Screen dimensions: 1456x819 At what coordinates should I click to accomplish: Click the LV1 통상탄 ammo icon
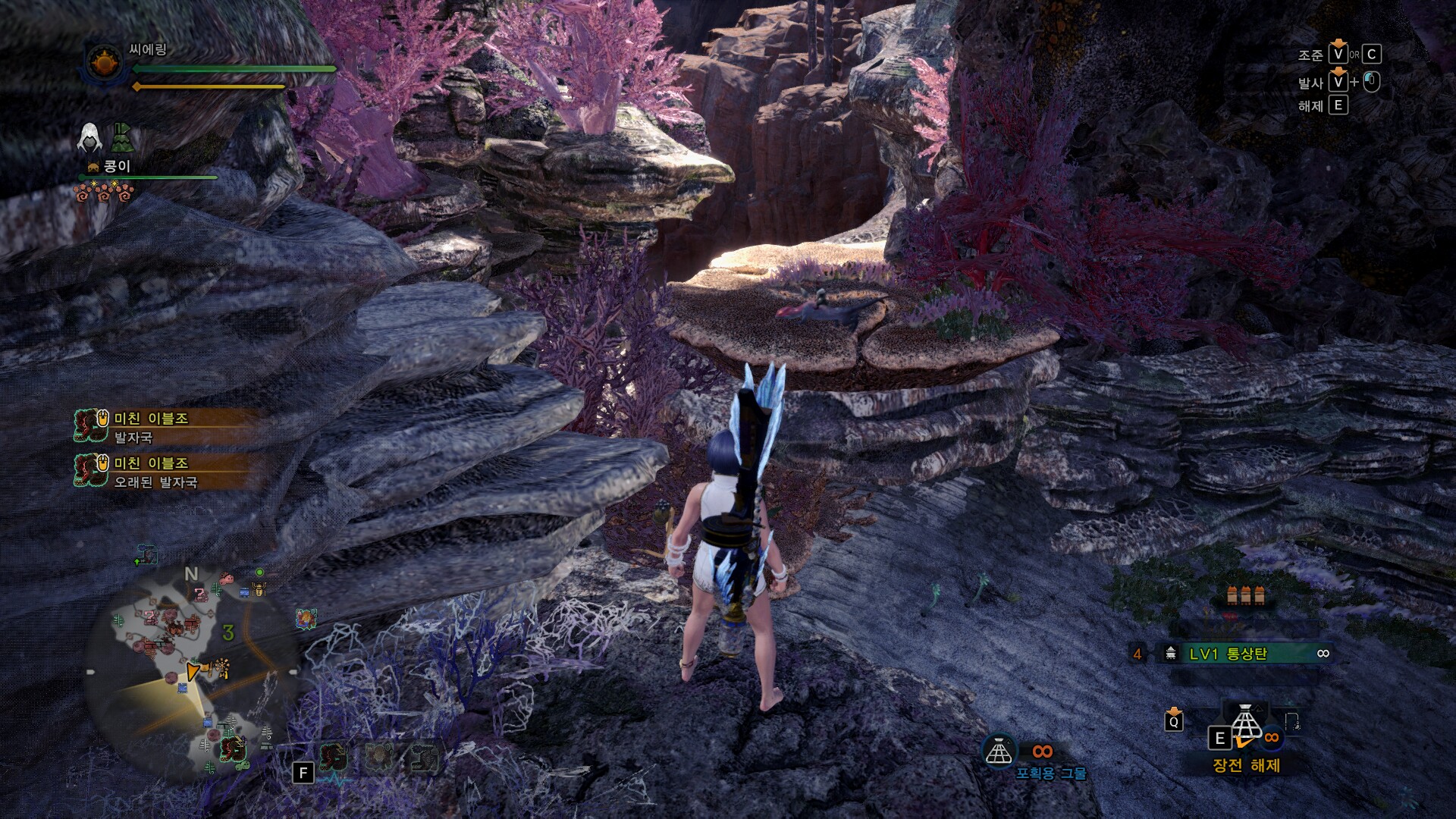pyautogui.click(x=1171, y=654)
